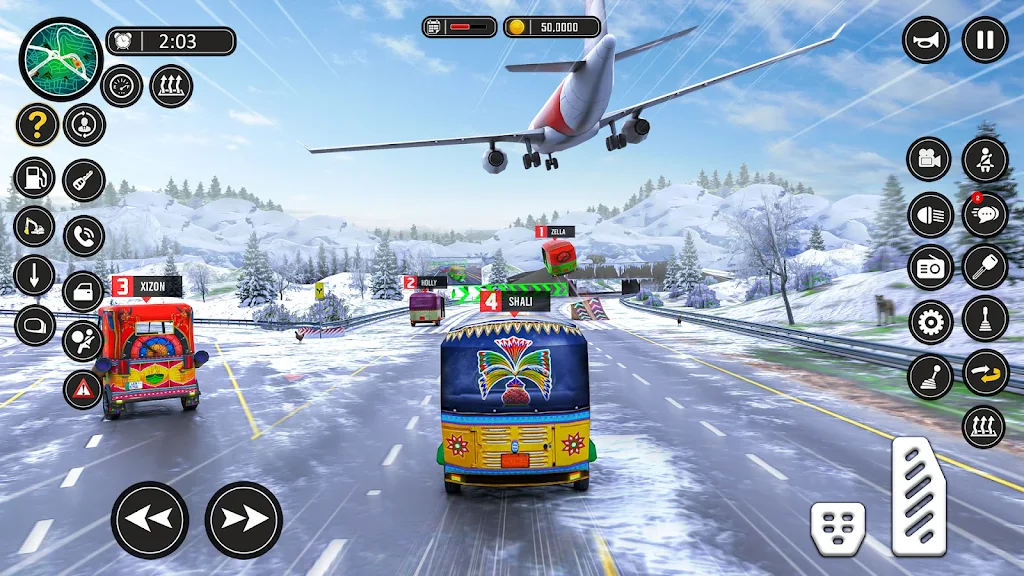Image resolution: width=1024 pixels, height=576 pixels.
Task: Hit the small brake pedal
Action: [838, 528]
